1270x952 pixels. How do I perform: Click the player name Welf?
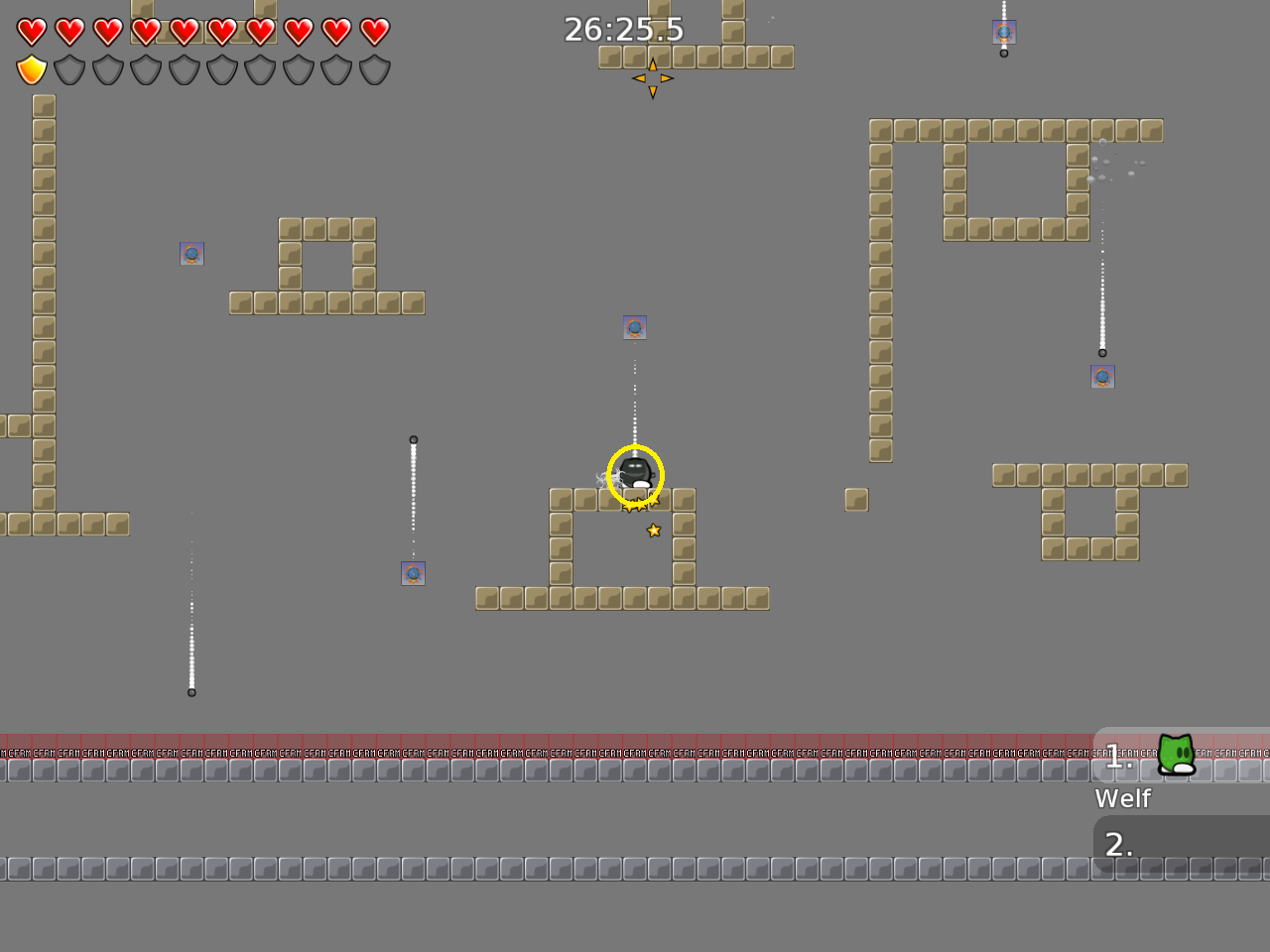1122,798
